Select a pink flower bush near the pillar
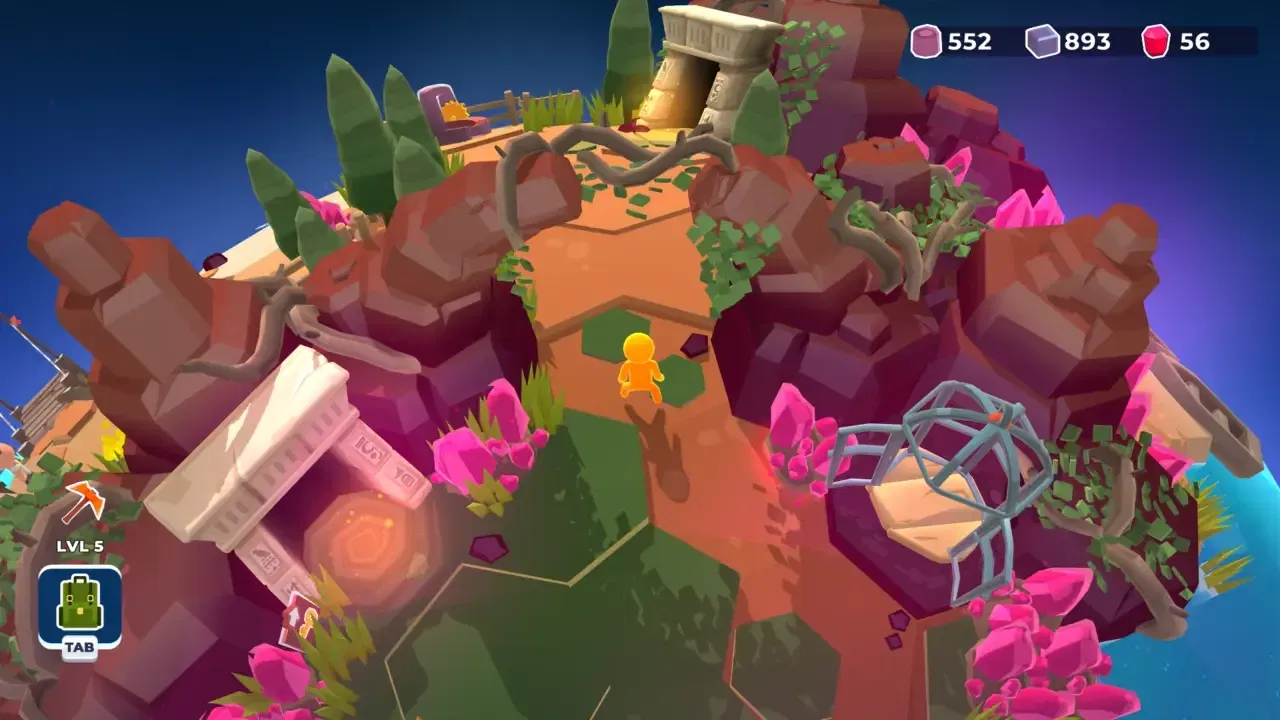This screenshot has height=720, width=1280. (470, 450)
